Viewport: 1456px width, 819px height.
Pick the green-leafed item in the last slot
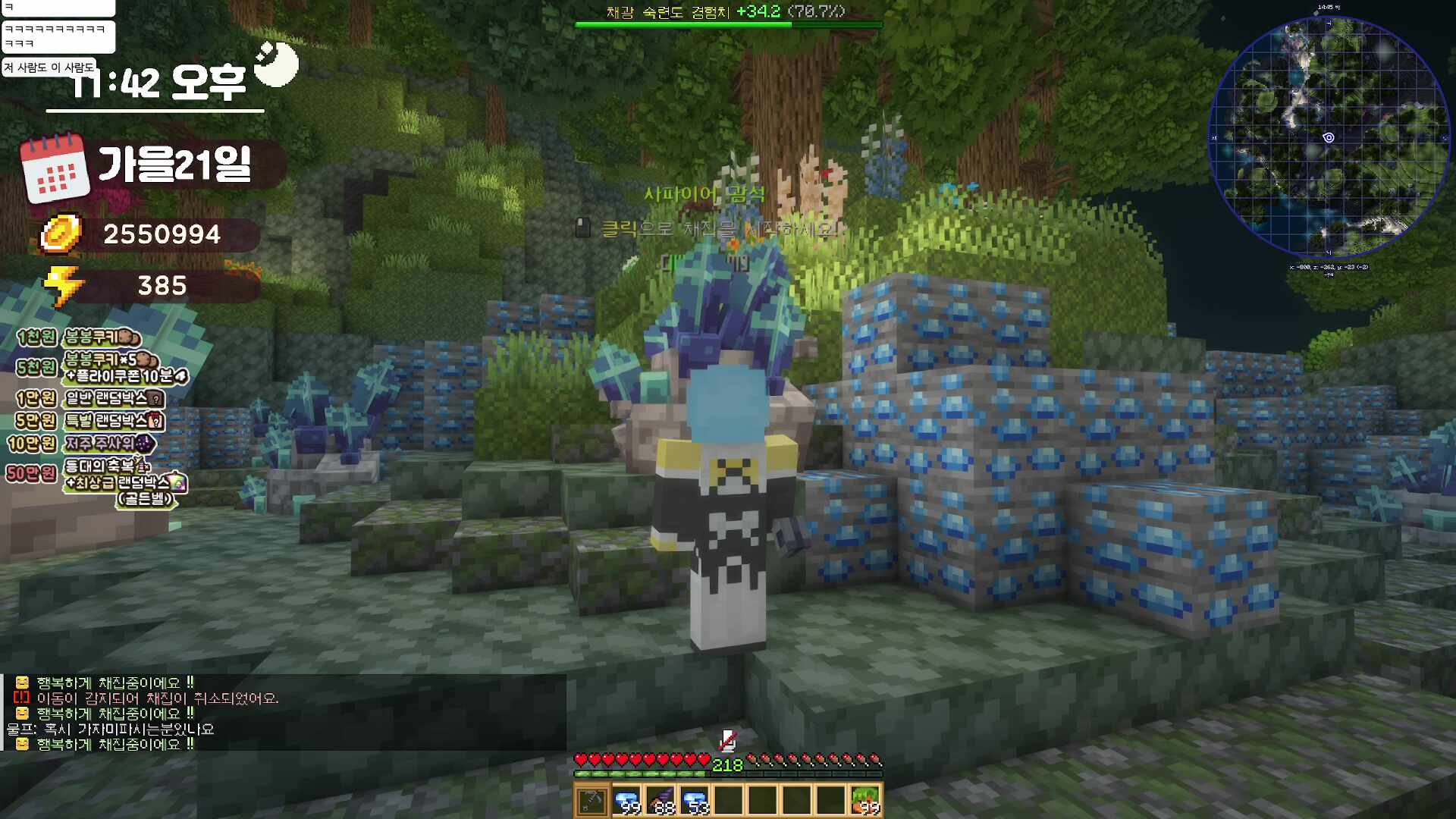pyautogui.click(x=865, y=800)
